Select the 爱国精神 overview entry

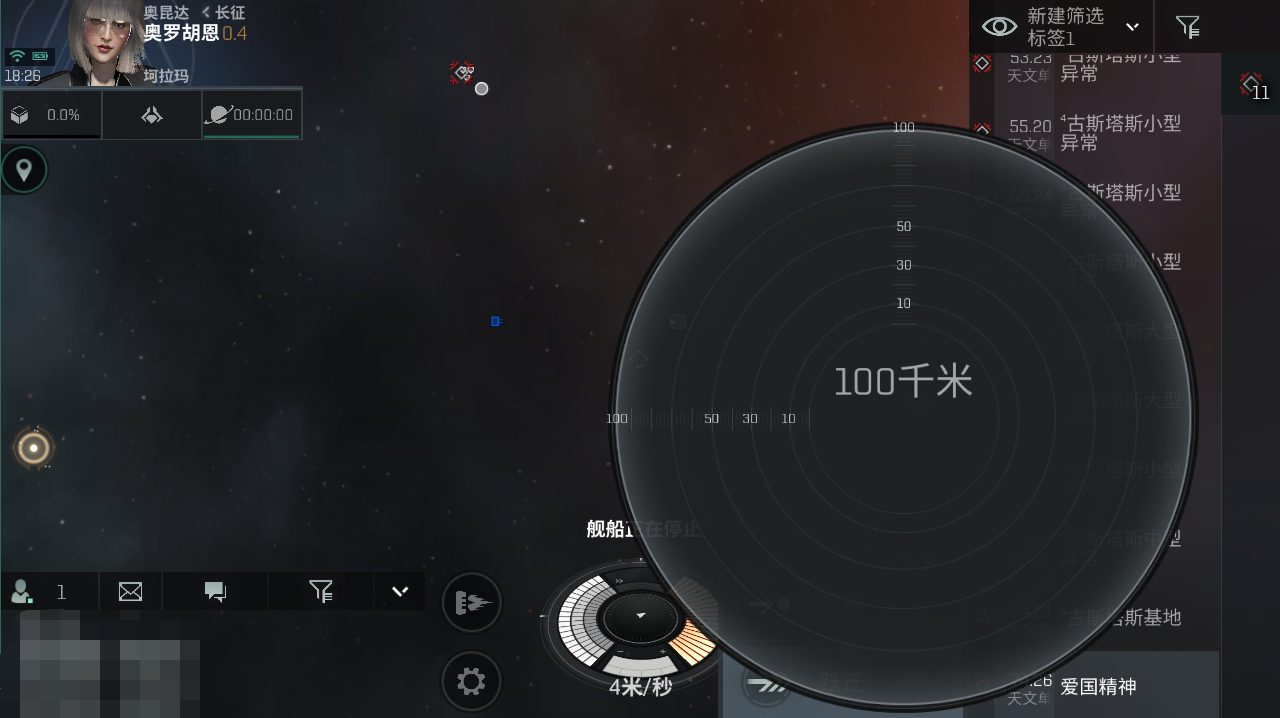(x=1098, y=687)
